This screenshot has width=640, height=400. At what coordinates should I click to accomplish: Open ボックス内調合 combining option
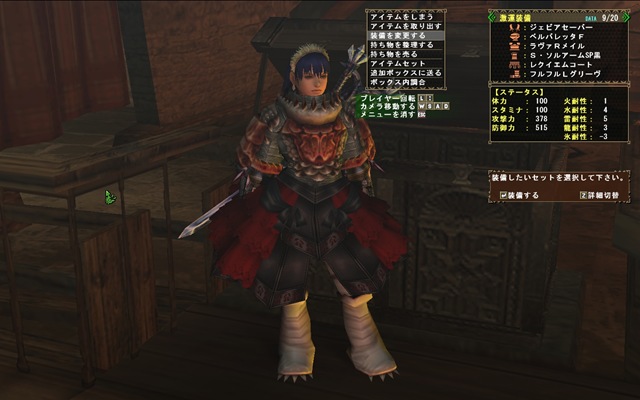tap(400, 81)
